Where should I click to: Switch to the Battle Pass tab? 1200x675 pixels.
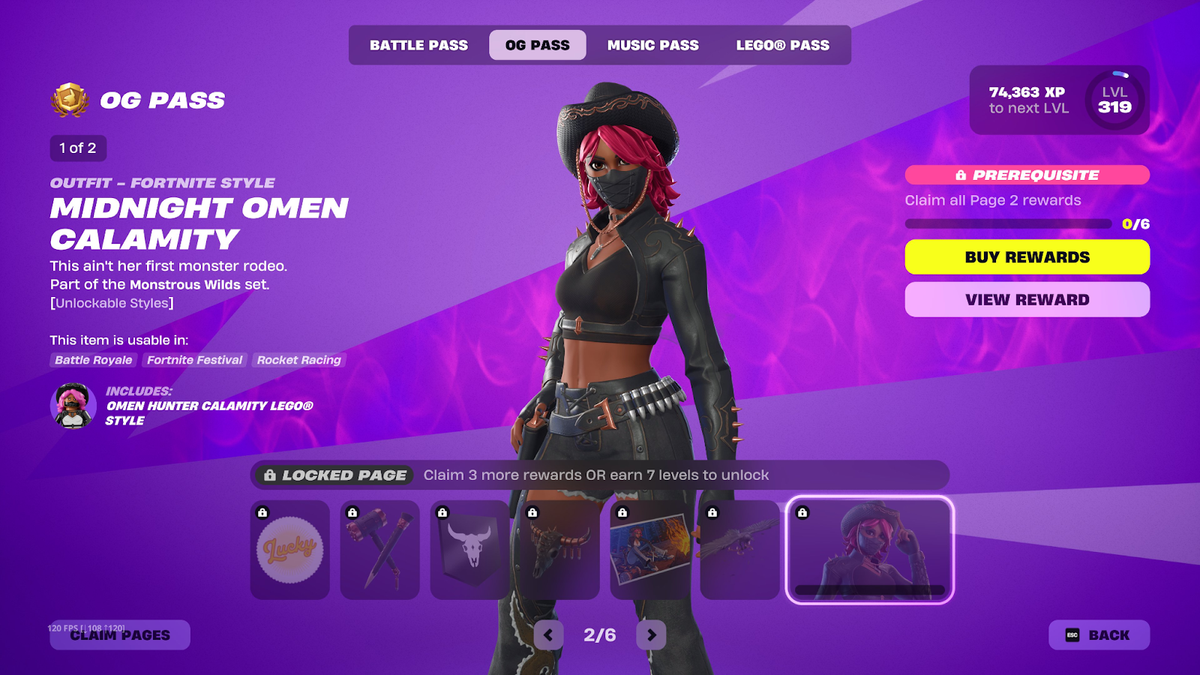pyautogui.click(x=418, y=45)
